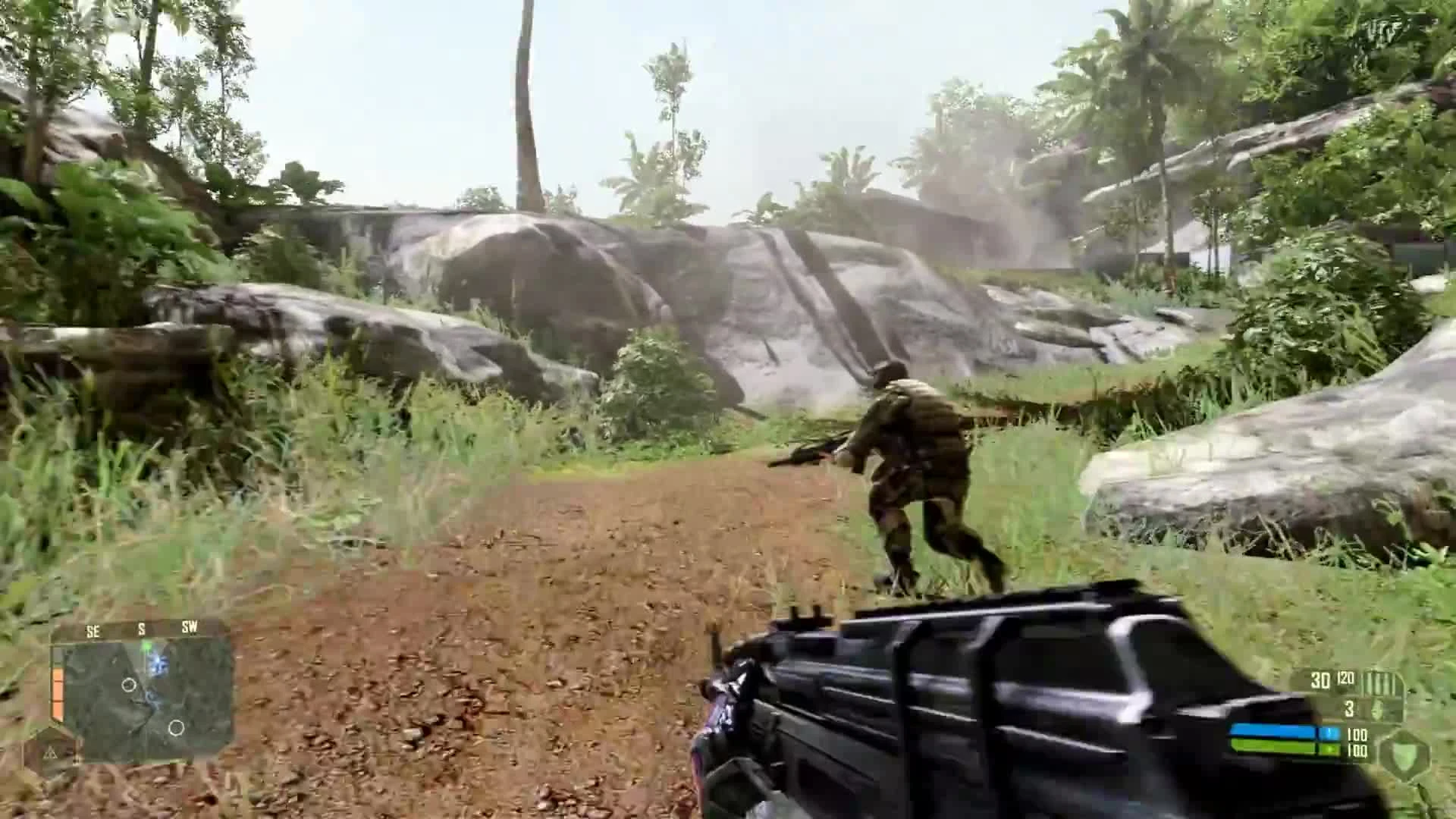Click the minimap terrain display
This screenshot has width=1456, height=819.
point(133,698)
